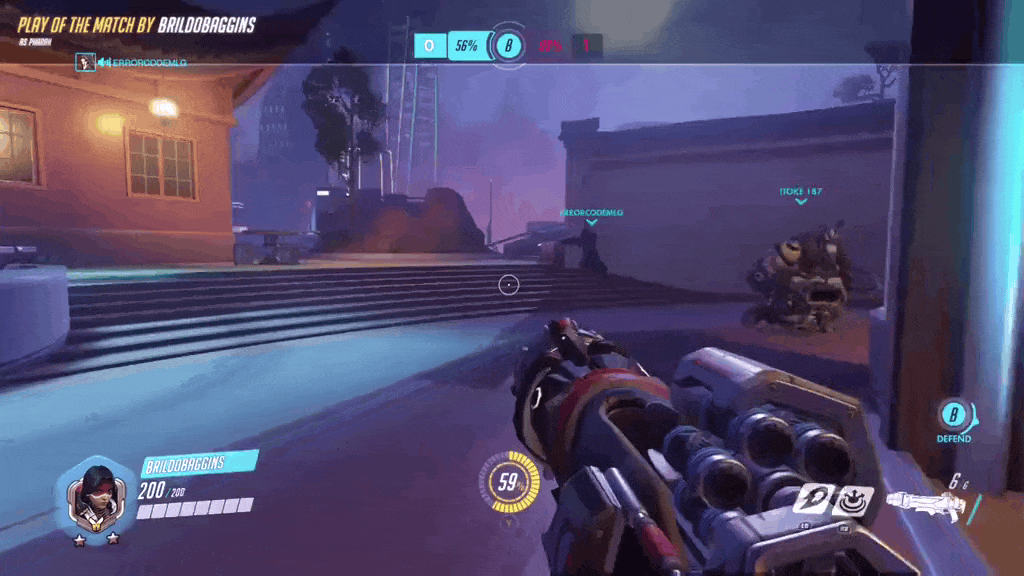Select the point B objective icon at top
Screen dimensions: 1024x576
pyautogui.click(x=510, y=45)
